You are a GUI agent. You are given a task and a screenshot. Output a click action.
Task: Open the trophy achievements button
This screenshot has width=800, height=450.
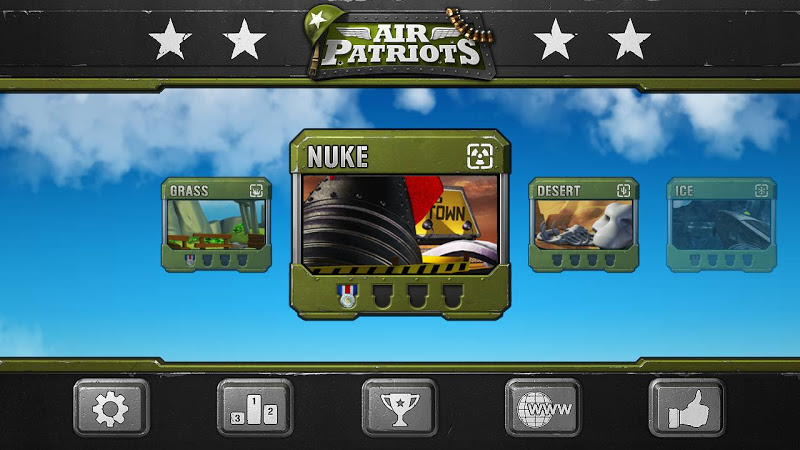click(x=399, y=407)
